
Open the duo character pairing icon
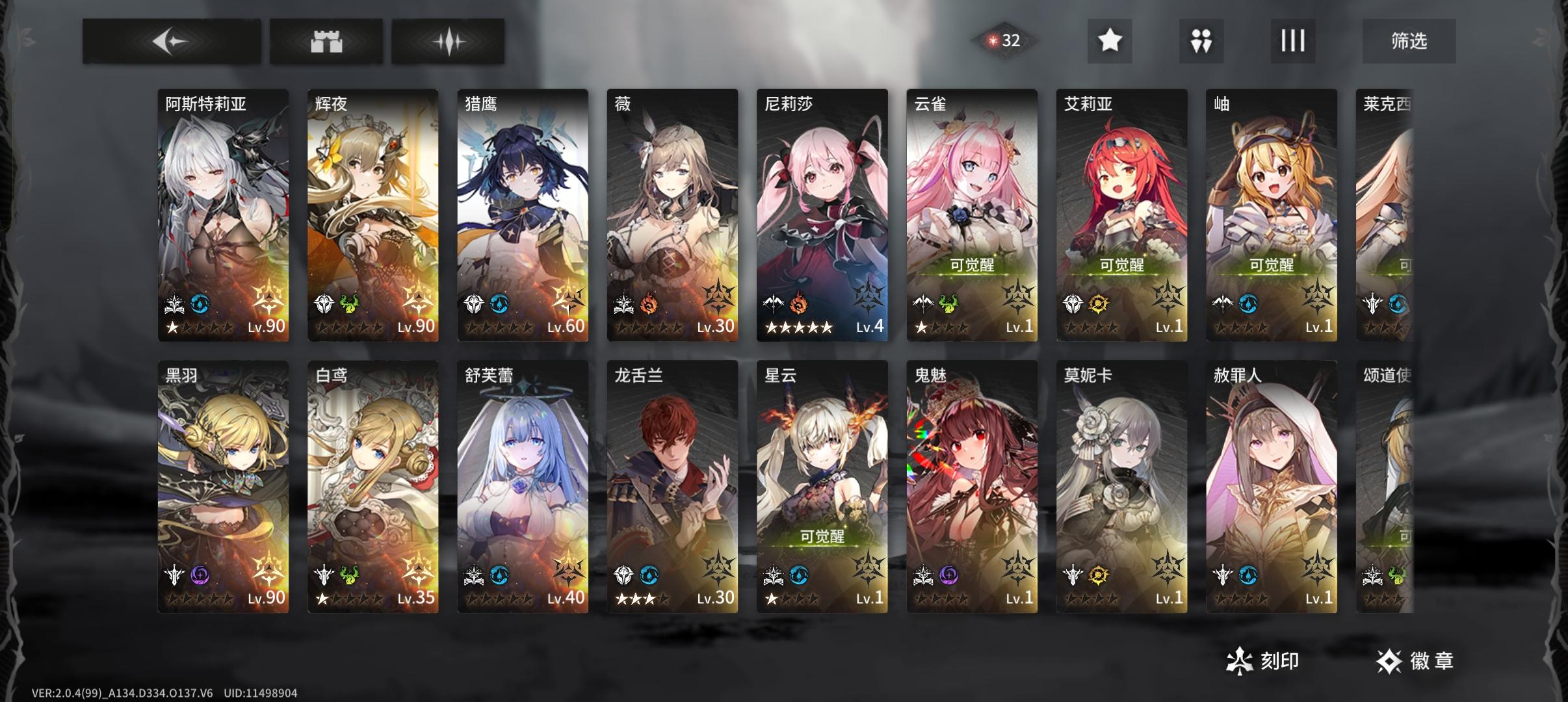click(x=1201, y=40)
